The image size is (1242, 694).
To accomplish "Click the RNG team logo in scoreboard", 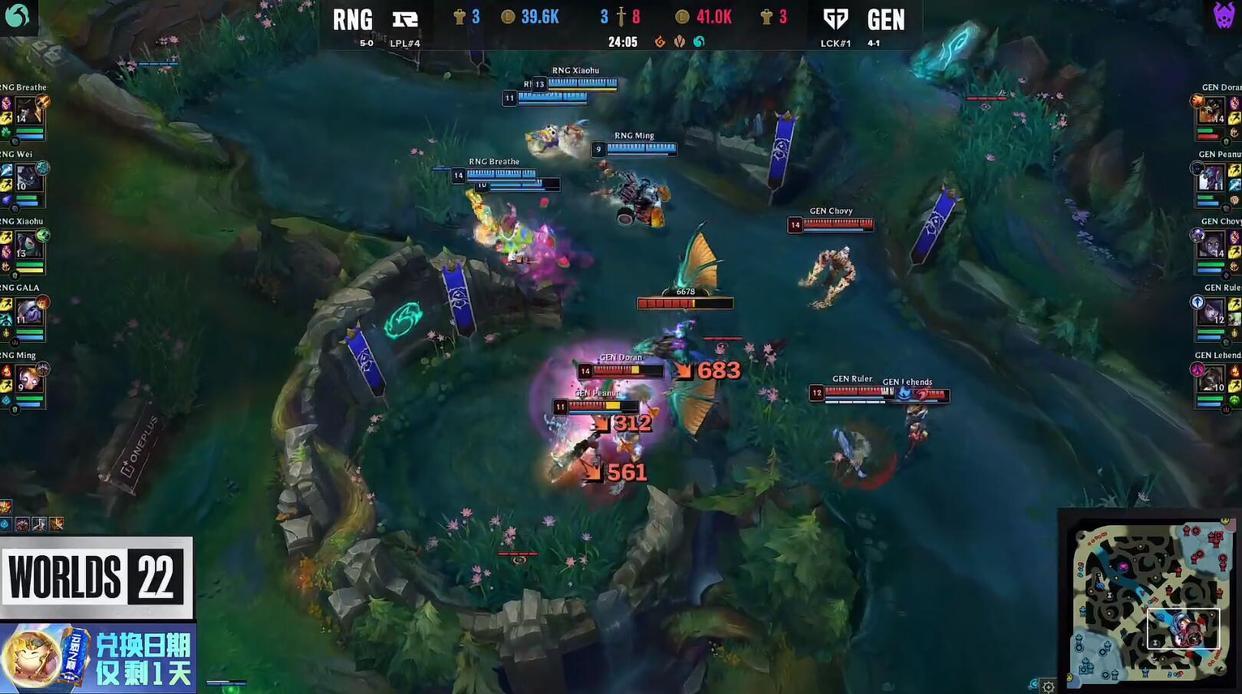I will [x=405, y=18].
